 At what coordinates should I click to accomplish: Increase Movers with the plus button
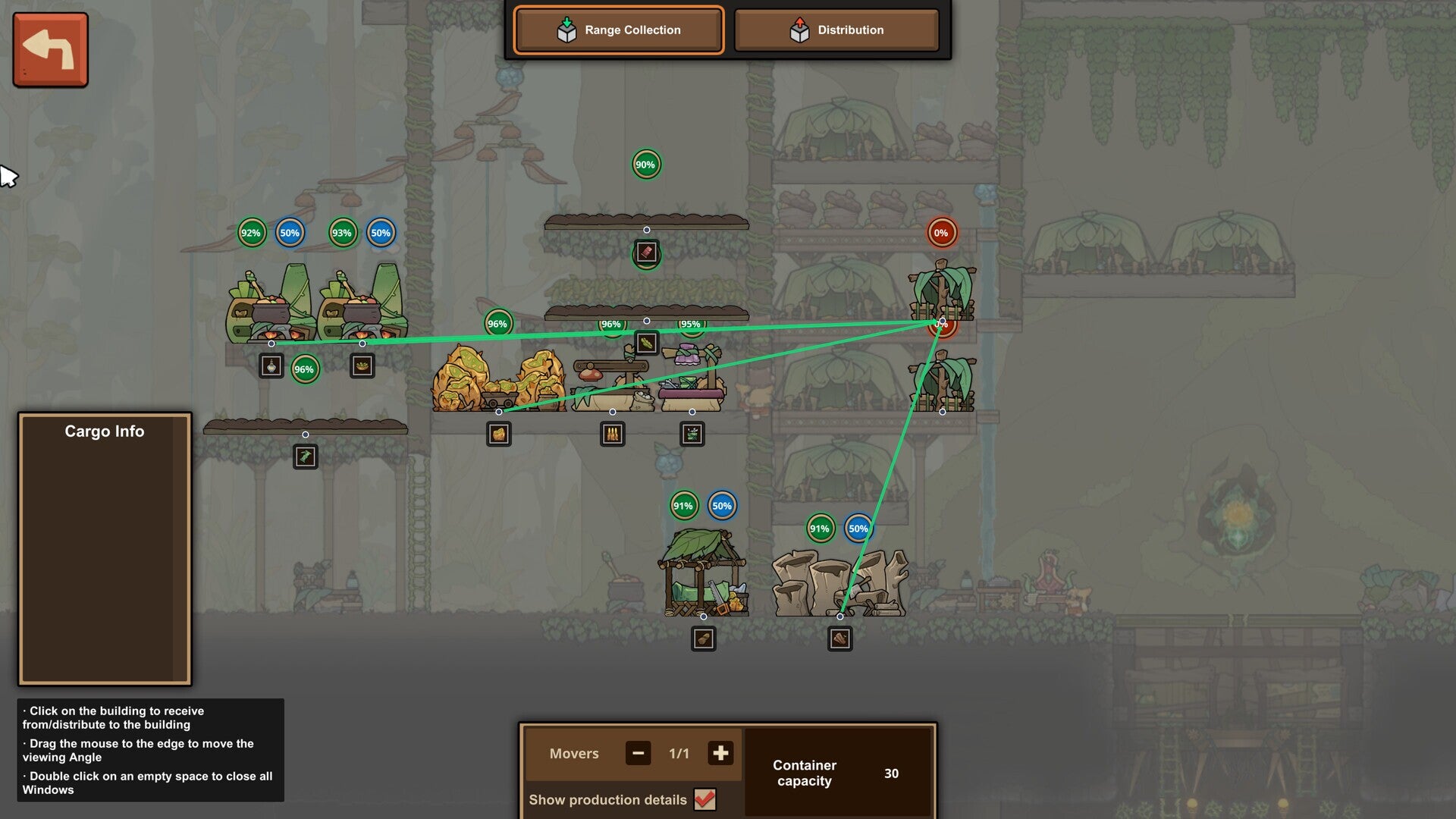pos(720,753)
